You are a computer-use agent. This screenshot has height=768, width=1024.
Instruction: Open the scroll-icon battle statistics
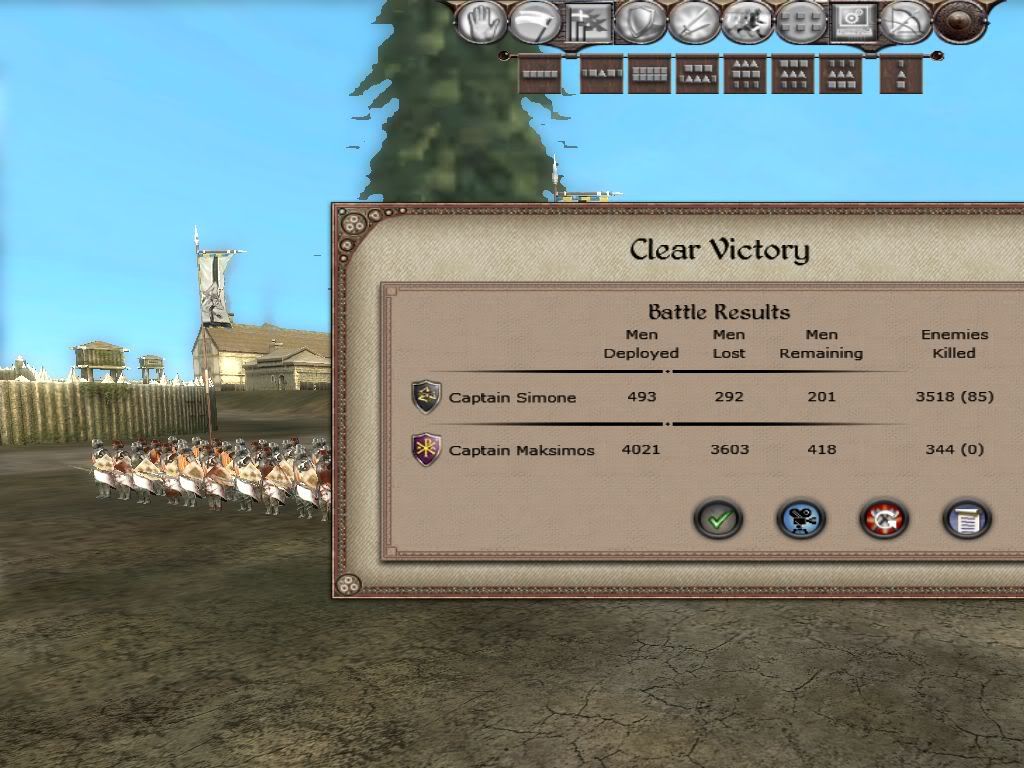(x=967, y=519)
